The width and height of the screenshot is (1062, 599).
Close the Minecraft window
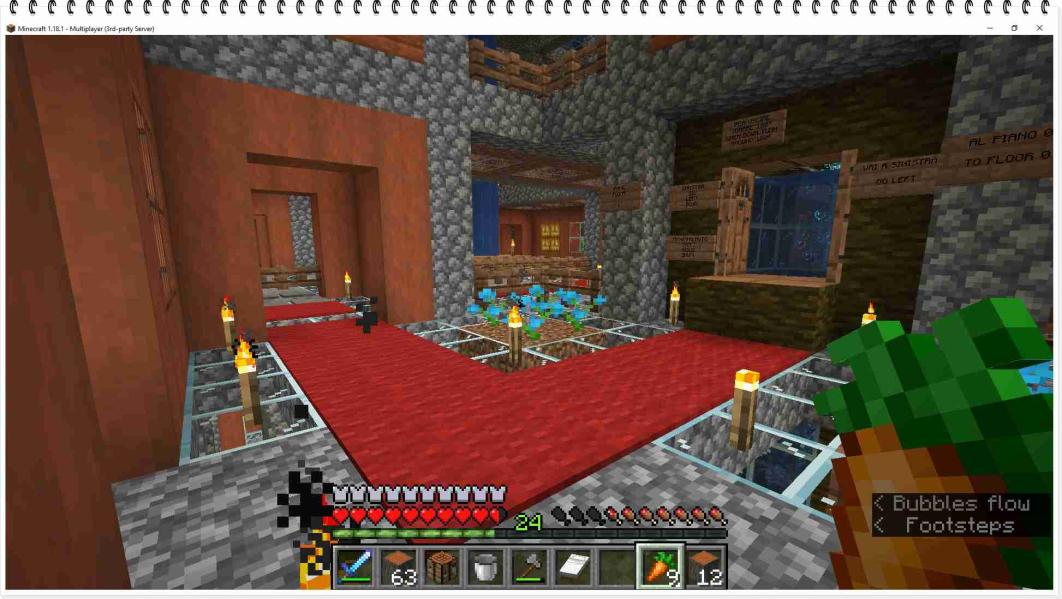1040,28
